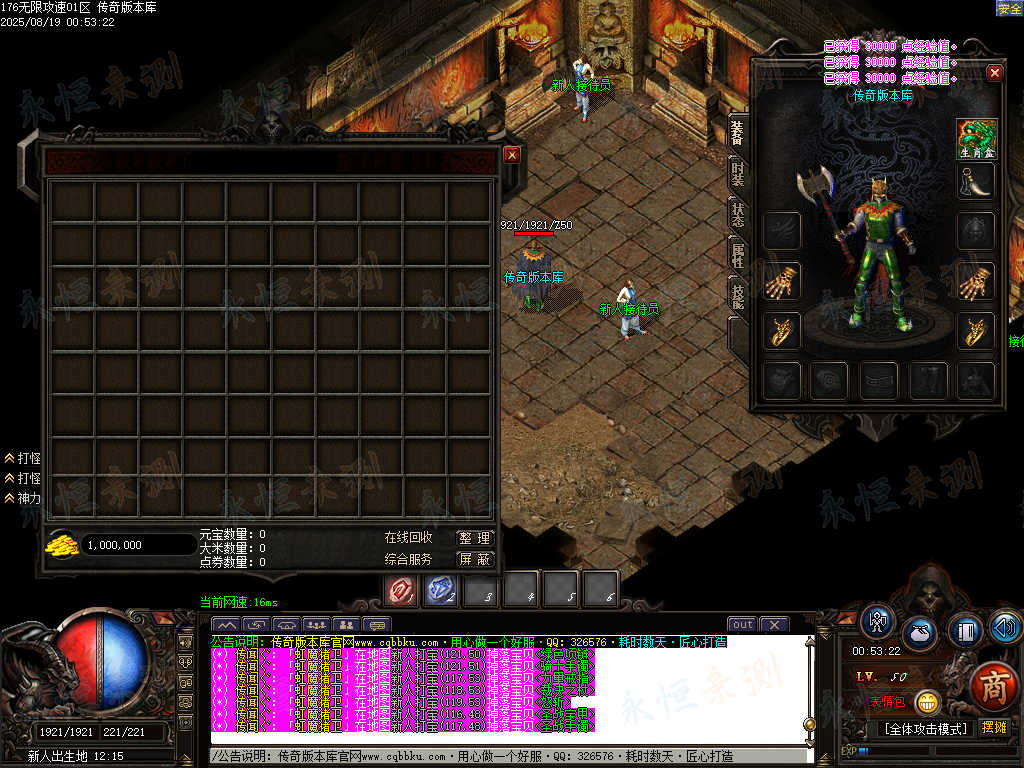Switch to the 时装 fashion tab

[x=738, y=174]
